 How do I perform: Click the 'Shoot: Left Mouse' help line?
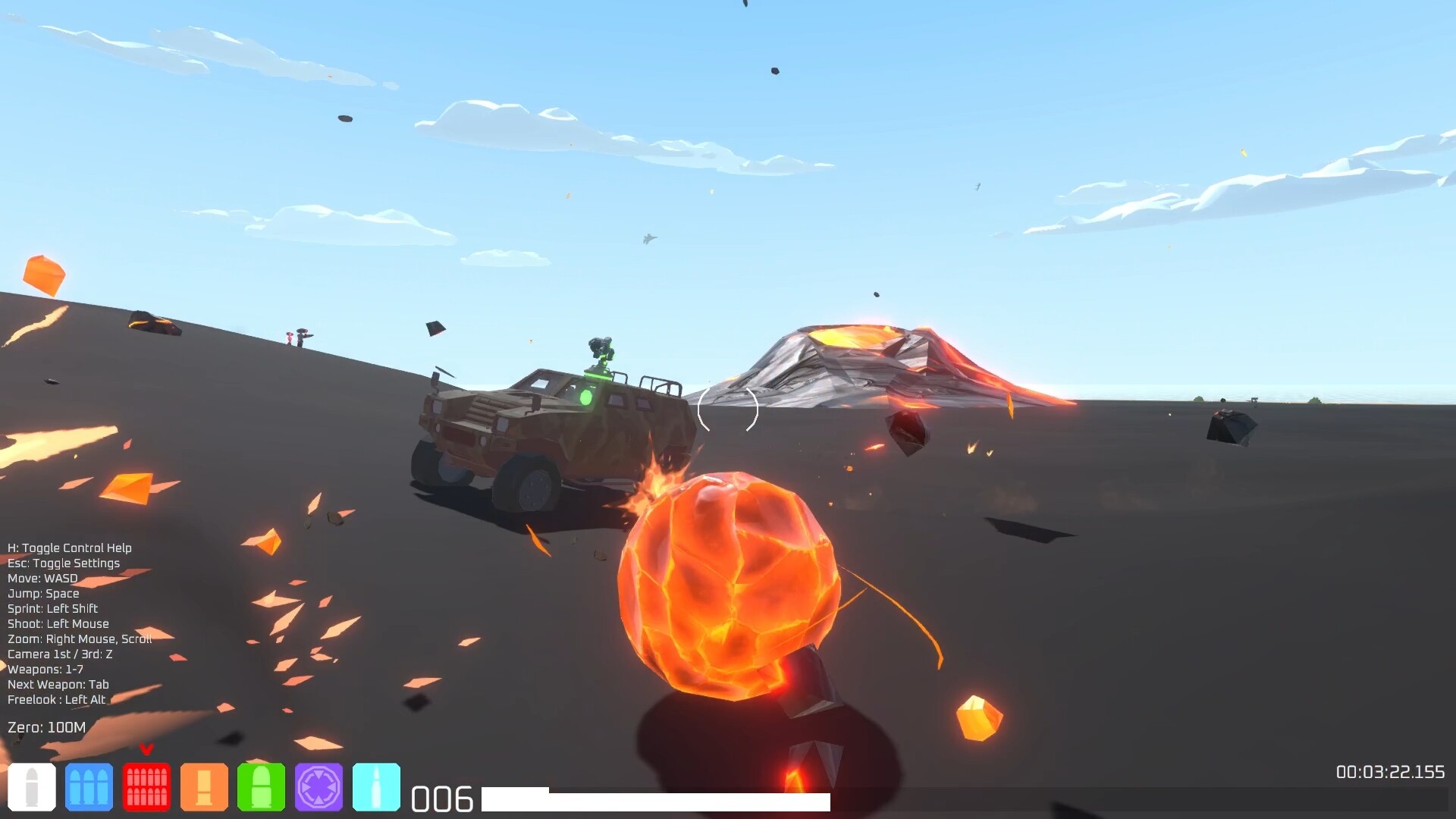coord(57,623)
